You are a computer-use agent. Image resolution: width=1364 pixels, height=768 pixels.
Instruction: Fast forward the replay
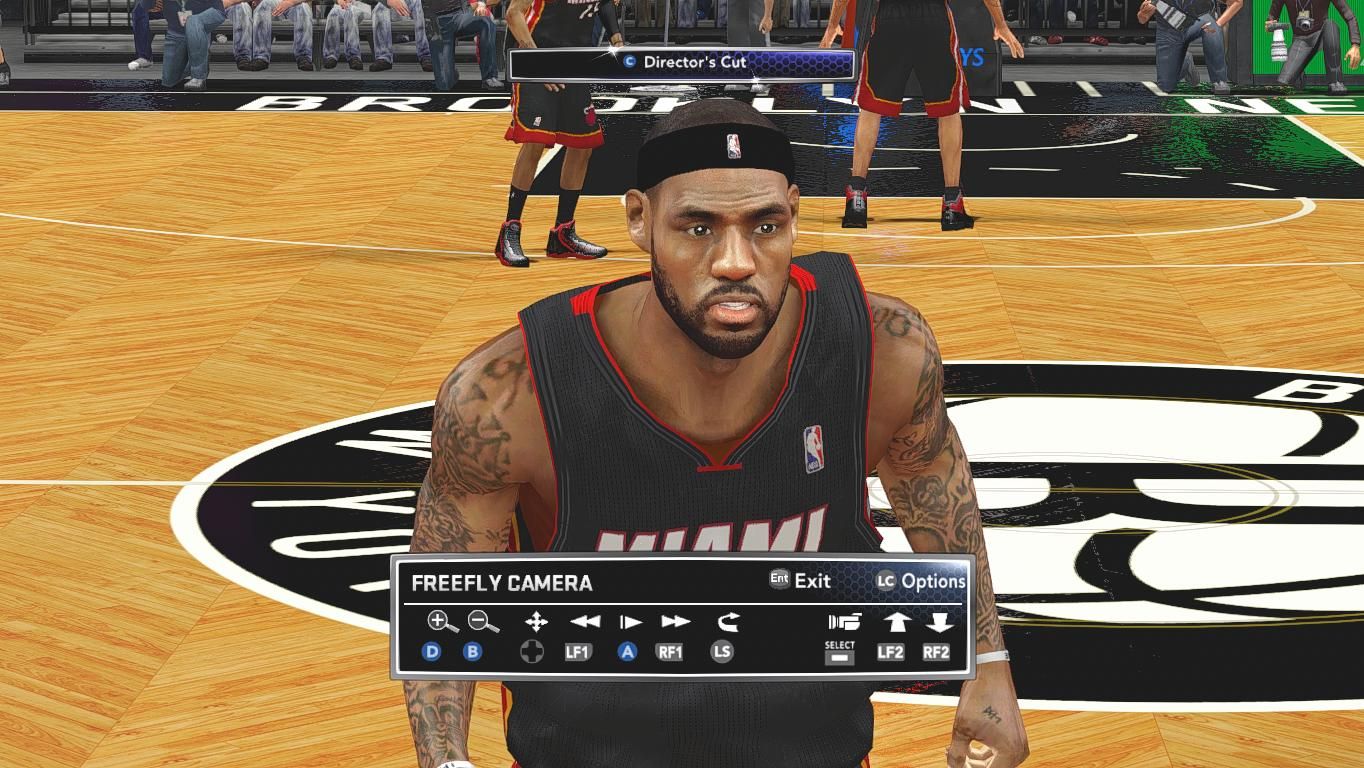[x=675, y=622]
